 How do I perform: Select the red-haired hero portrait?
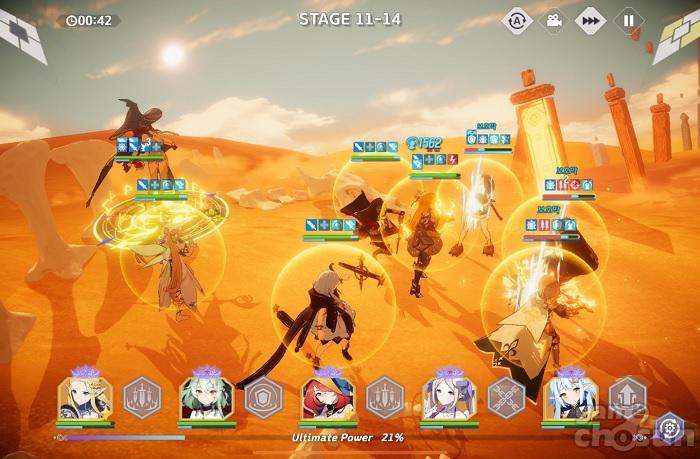point(328,397)
